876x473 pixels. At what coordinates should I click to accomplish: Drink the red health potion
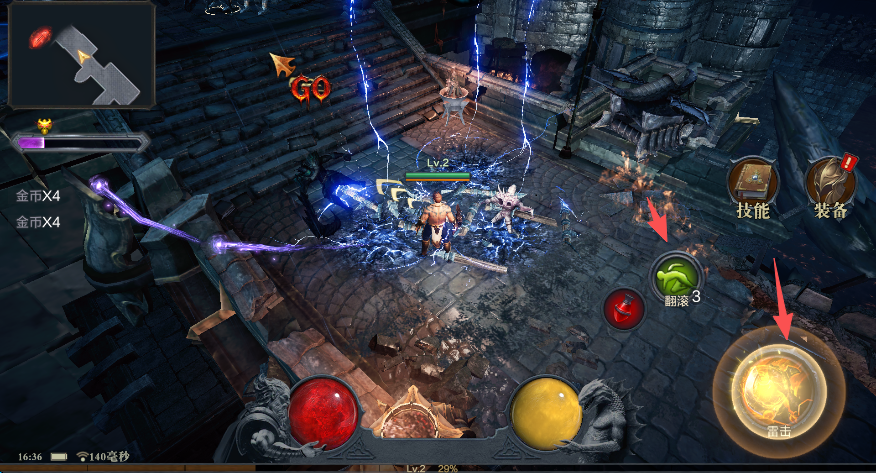coord(624,308)
